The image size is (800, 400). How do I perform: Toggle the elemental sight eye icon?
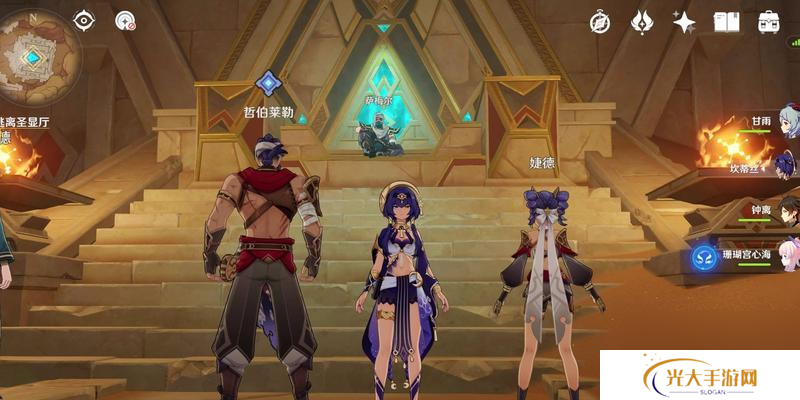point(83,20)
